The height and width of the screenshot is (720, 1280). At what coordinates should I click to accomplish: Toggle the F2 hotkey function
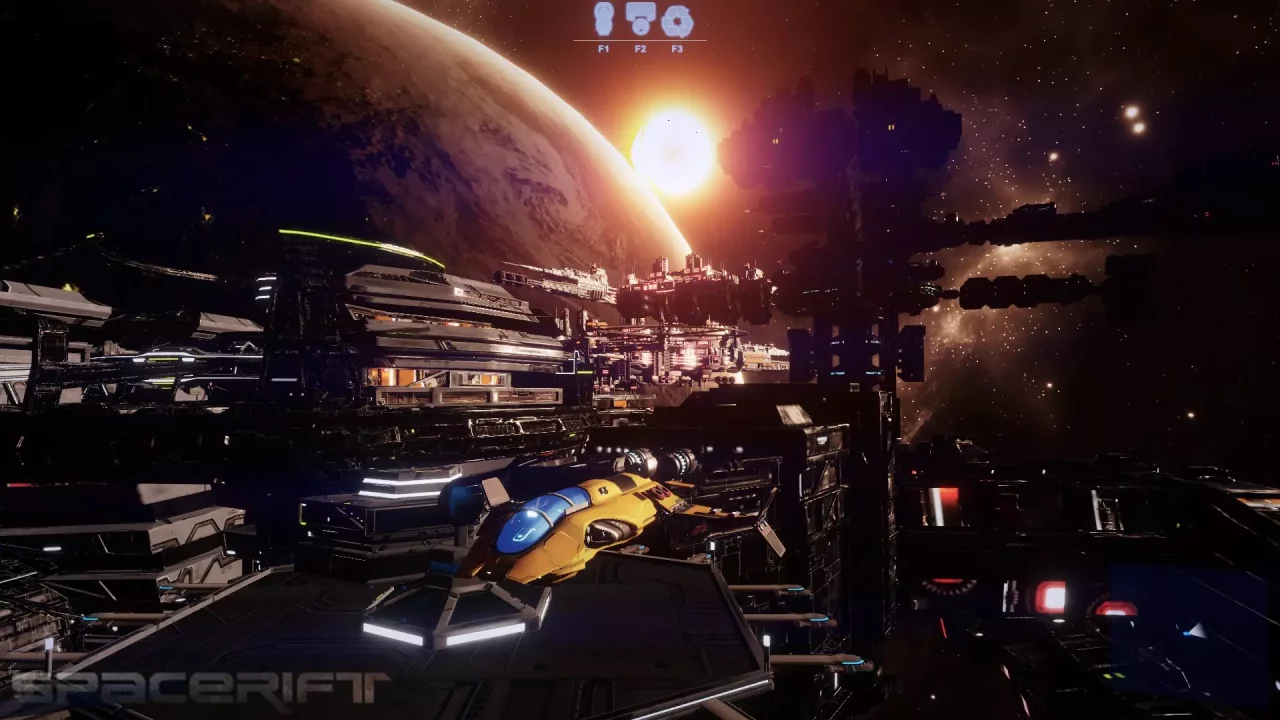point(639,45)
